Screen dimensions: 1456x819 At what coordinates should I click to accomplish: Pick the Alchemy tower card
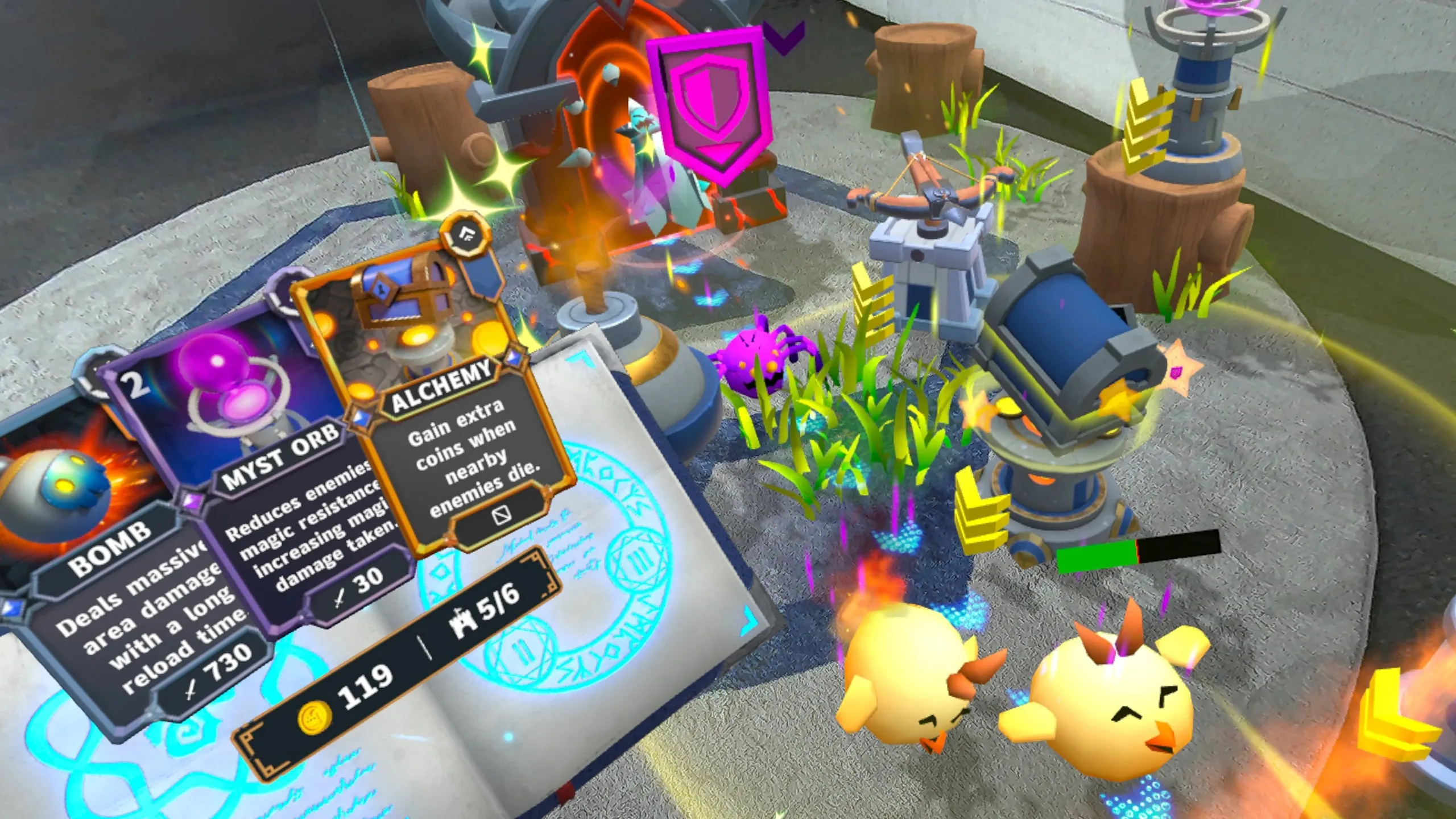pos(438,398)
